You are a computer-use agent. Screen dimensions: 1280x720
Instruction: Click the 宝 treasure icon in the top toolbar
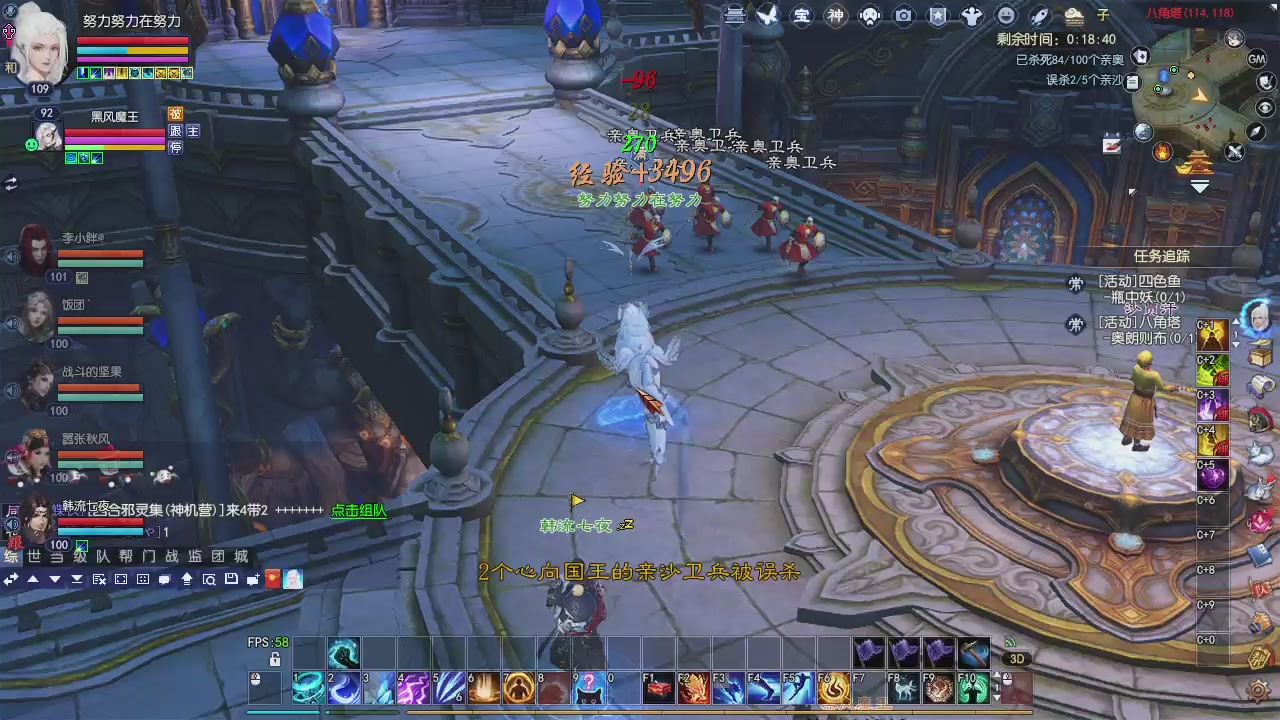(x=801, y=16)
